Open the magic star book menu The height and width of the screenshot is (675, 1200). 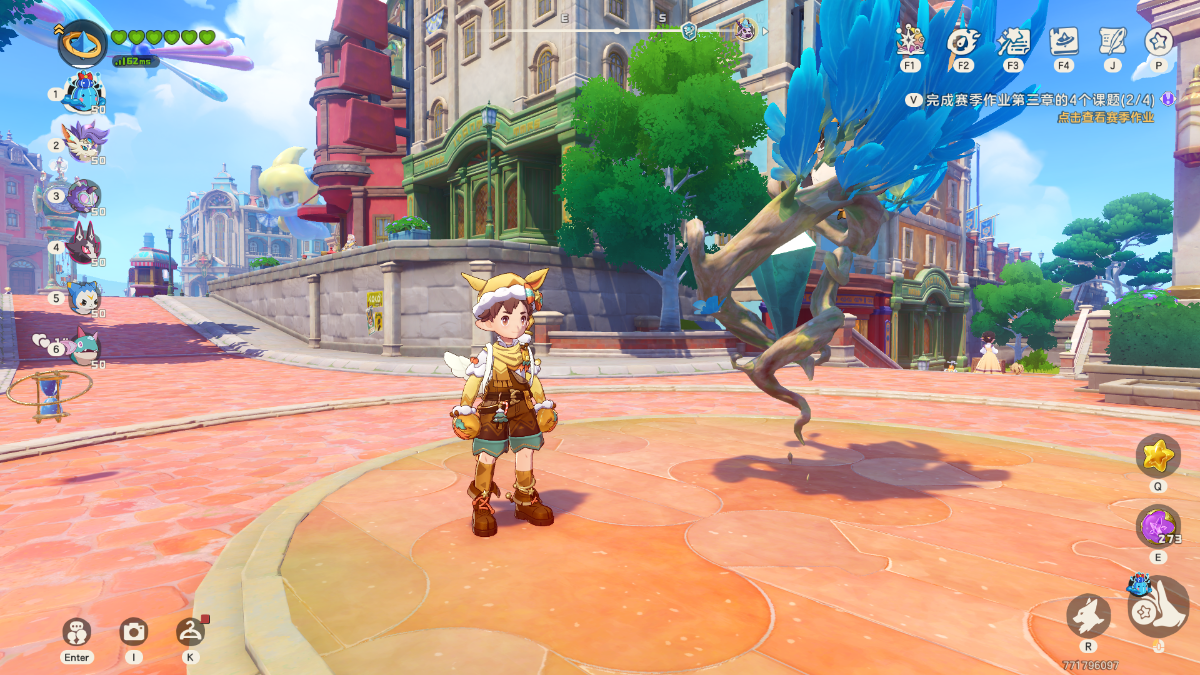910,42
